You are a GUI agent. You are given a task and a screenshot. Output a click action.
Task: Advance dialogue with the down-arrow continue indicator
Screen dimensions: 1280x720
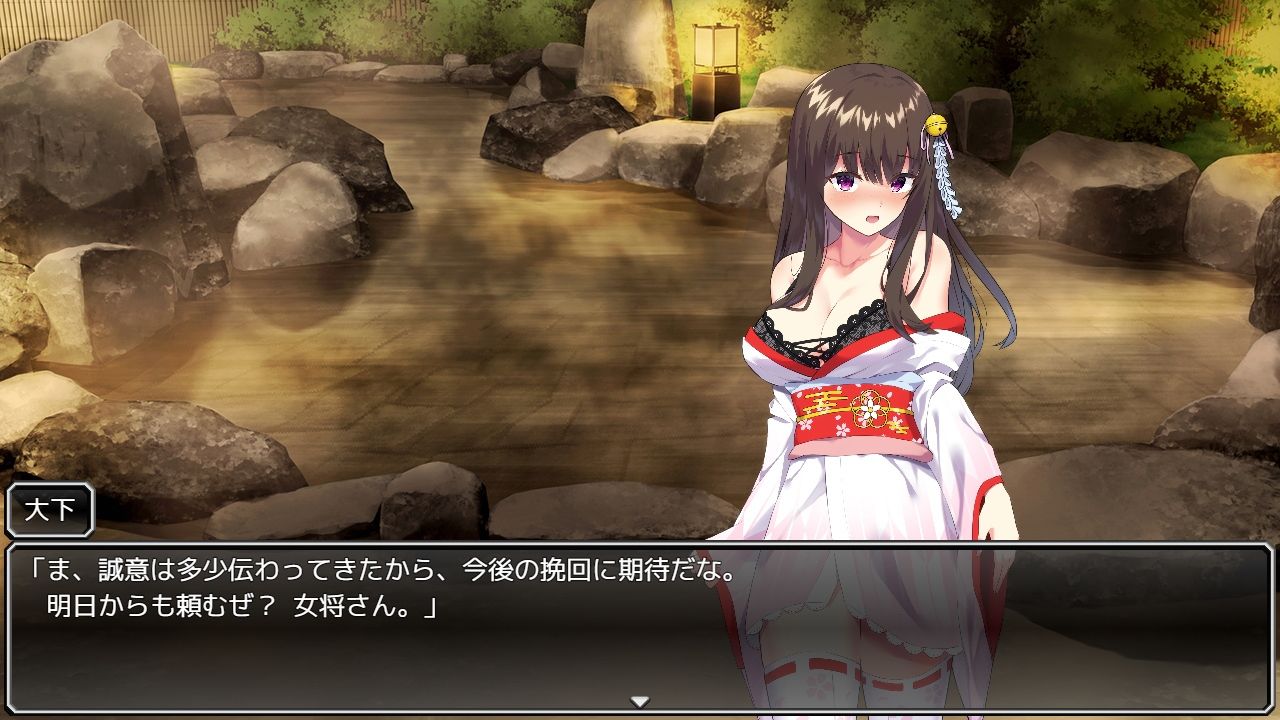click(640, 701)
